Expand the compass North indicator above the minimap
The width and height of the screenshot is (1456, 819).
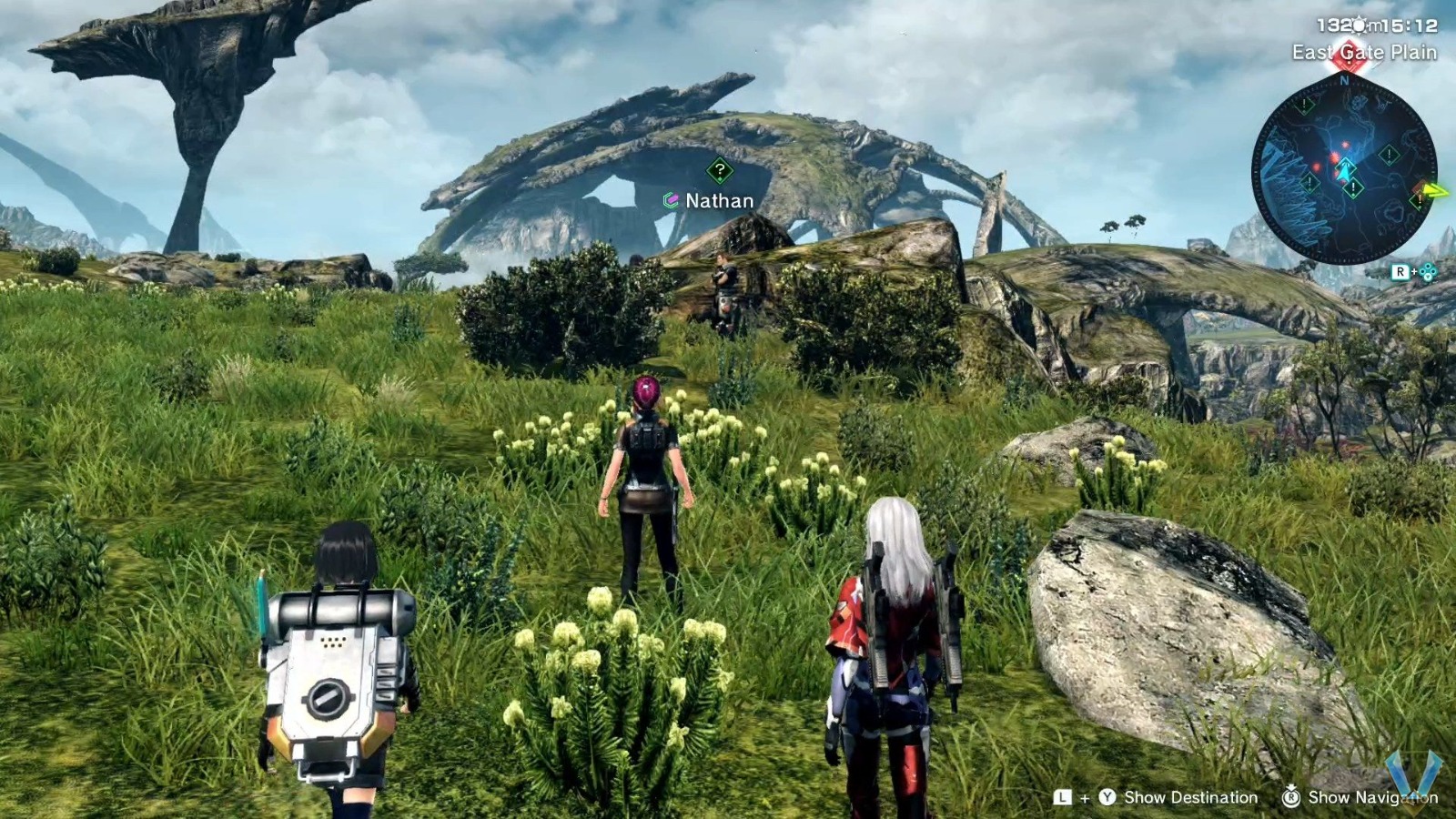(1343, 80)
